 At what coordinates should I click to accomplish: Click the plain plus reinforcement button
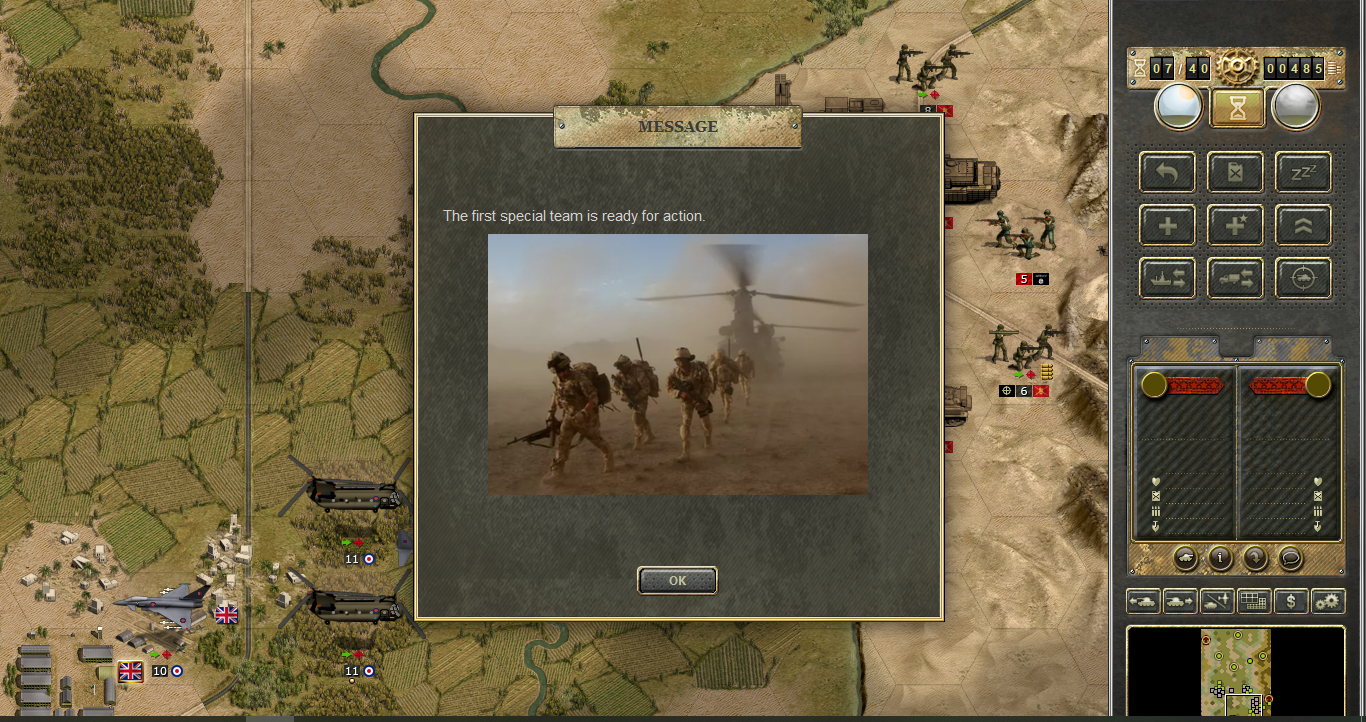1168,225
